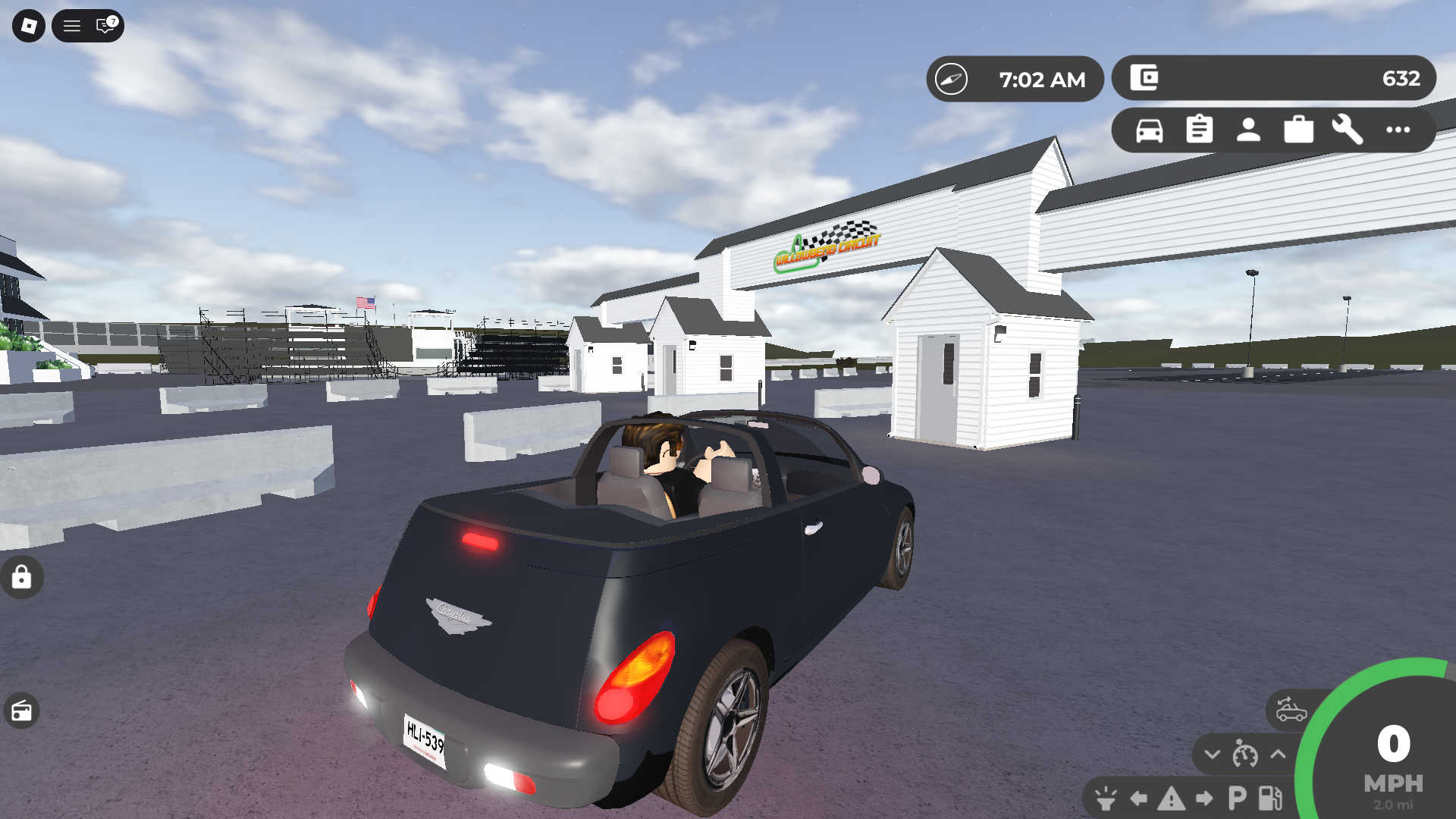Screen dimensions: 1456x819
Task: Open the Roblox hamburger menu
Action: point(71,26)
